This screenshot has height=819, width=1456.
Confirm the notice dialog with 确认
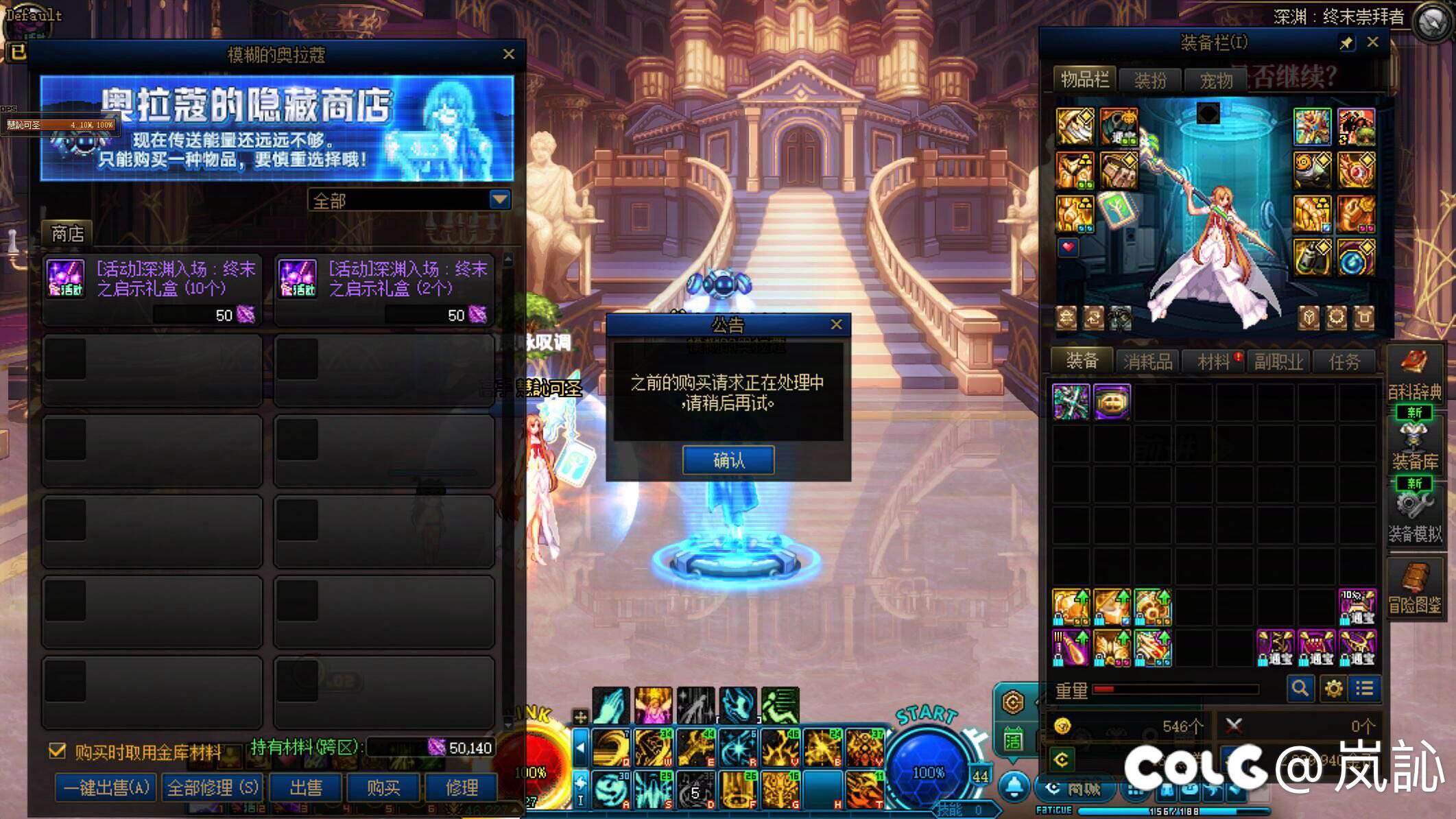coord(728,460)
